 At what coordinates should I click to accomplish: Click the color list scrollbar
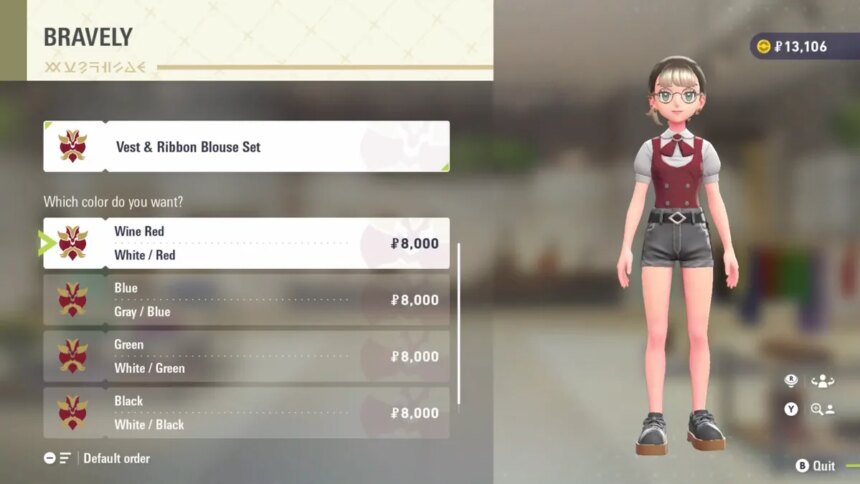(459, 322)
